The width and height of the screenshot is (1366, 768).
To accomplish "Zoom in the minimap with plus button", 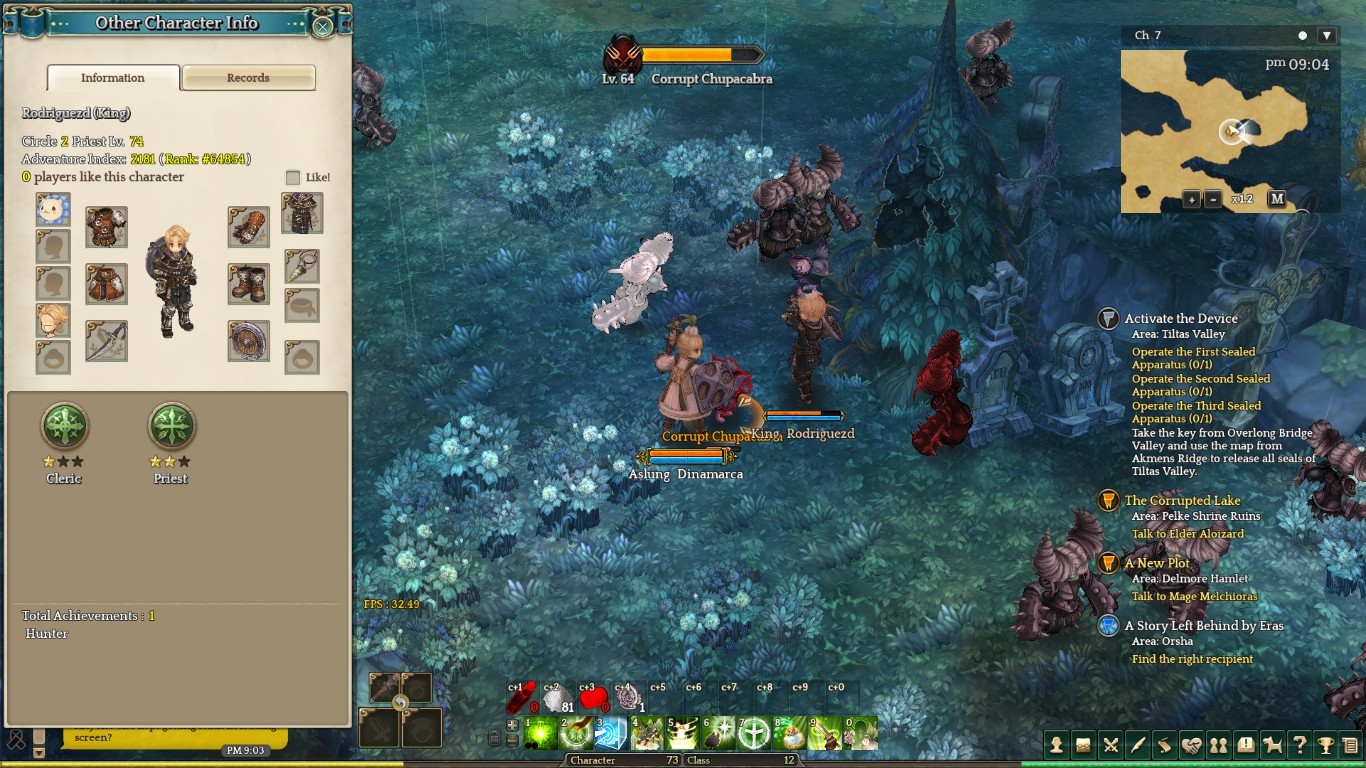I will [x=1192, y=199].
